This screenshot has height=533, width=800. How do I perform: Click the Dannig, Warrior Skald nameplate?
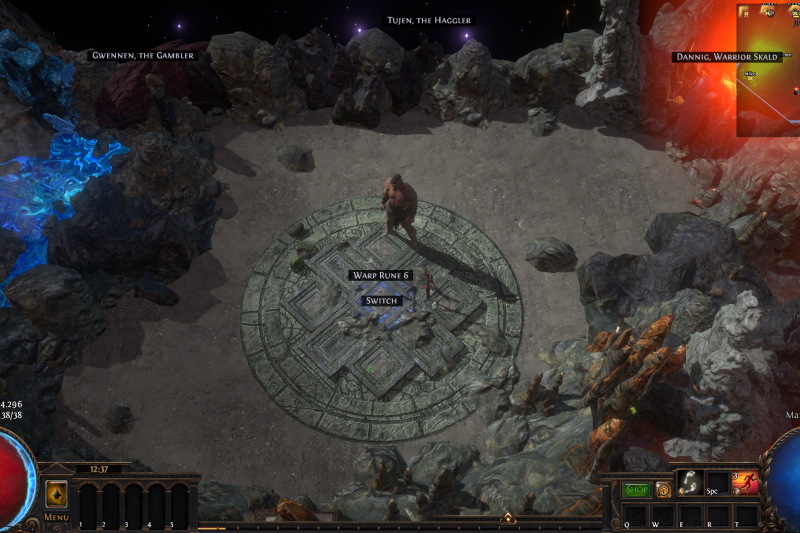point(727,57)
